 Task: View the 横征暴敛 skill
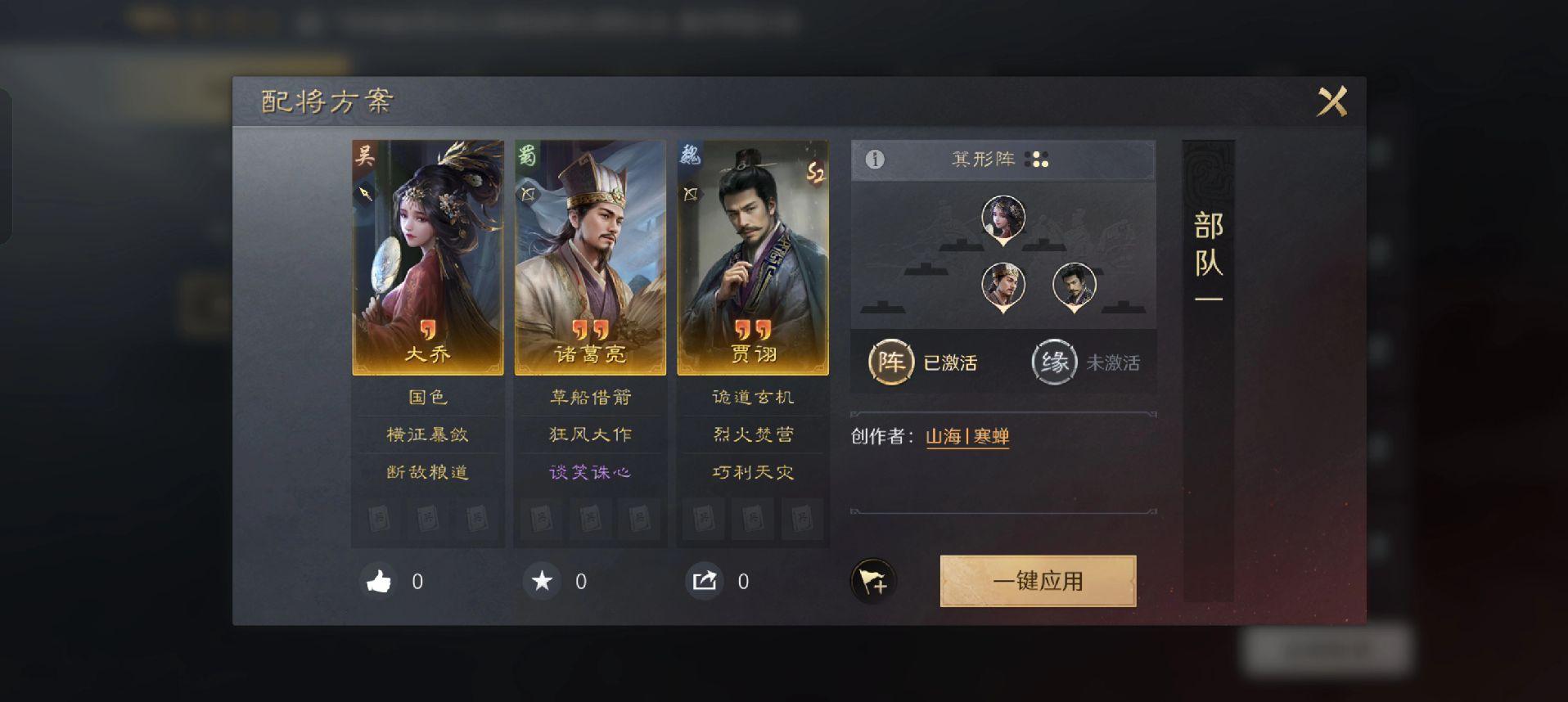pos(427,434)
